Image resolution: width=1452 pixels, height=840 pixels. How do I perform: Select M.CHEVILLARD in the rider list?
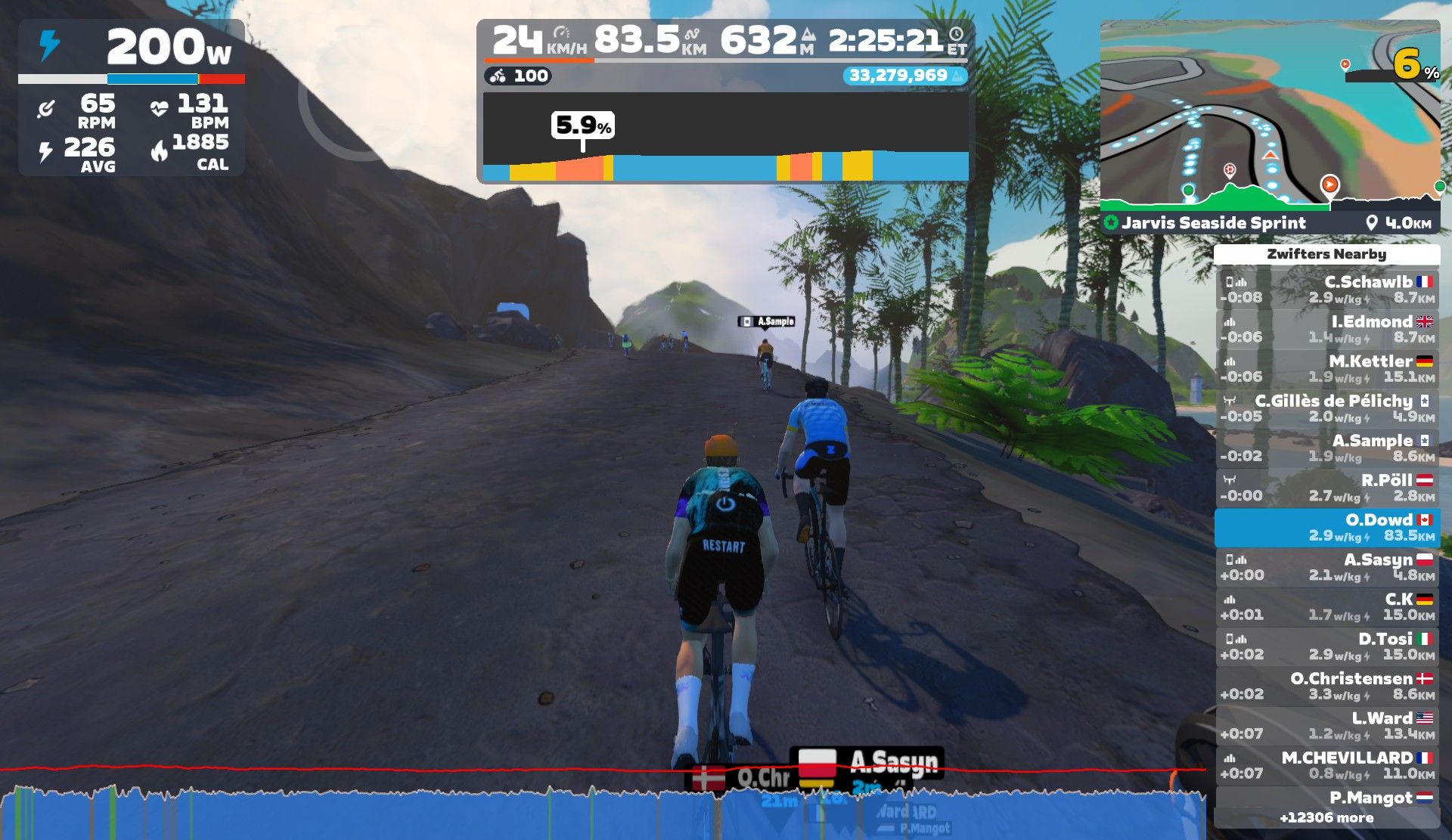[1327, 765]
